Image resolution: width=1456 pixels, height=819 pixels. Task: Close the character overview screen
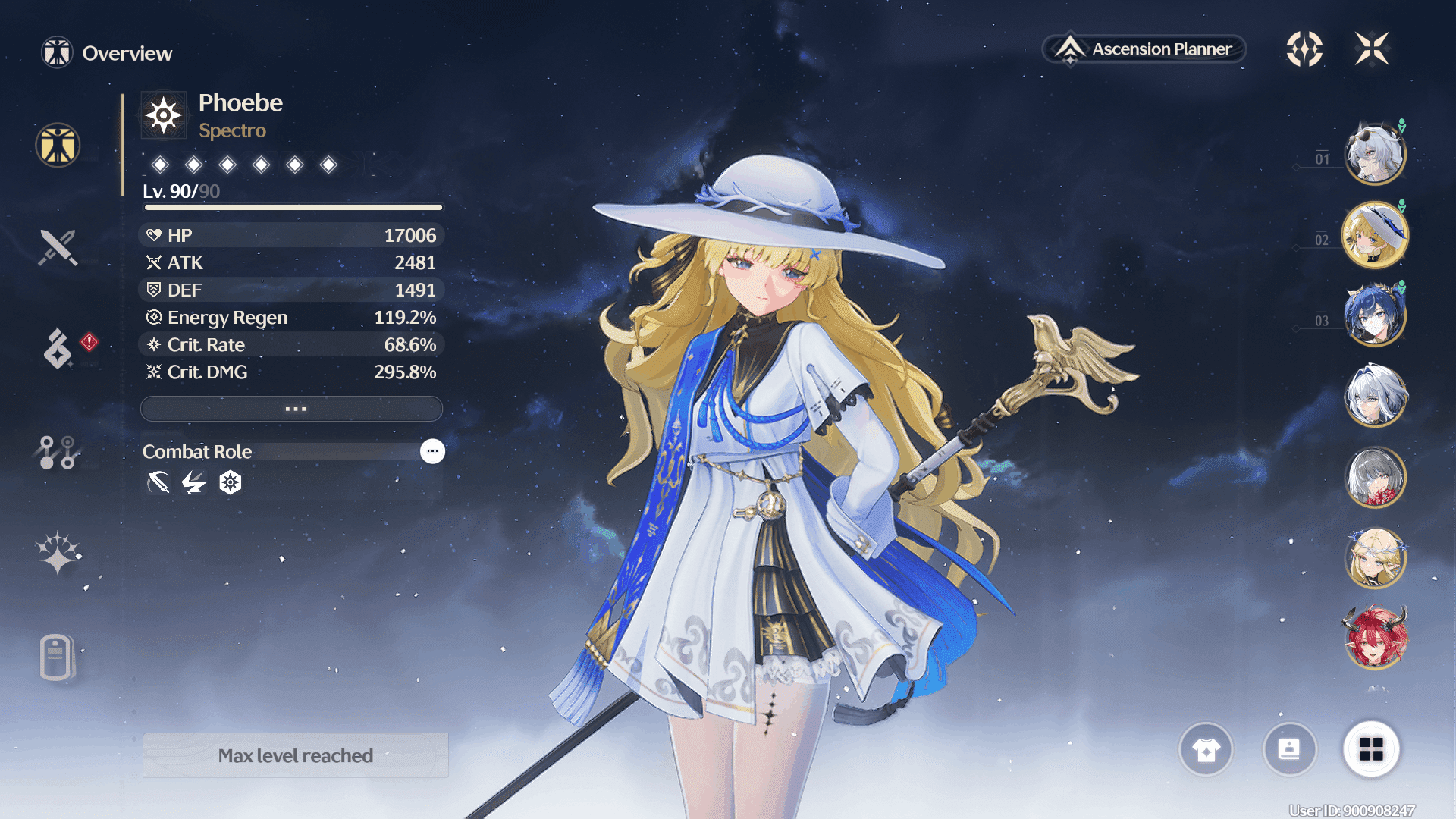tap(1372, 49)
